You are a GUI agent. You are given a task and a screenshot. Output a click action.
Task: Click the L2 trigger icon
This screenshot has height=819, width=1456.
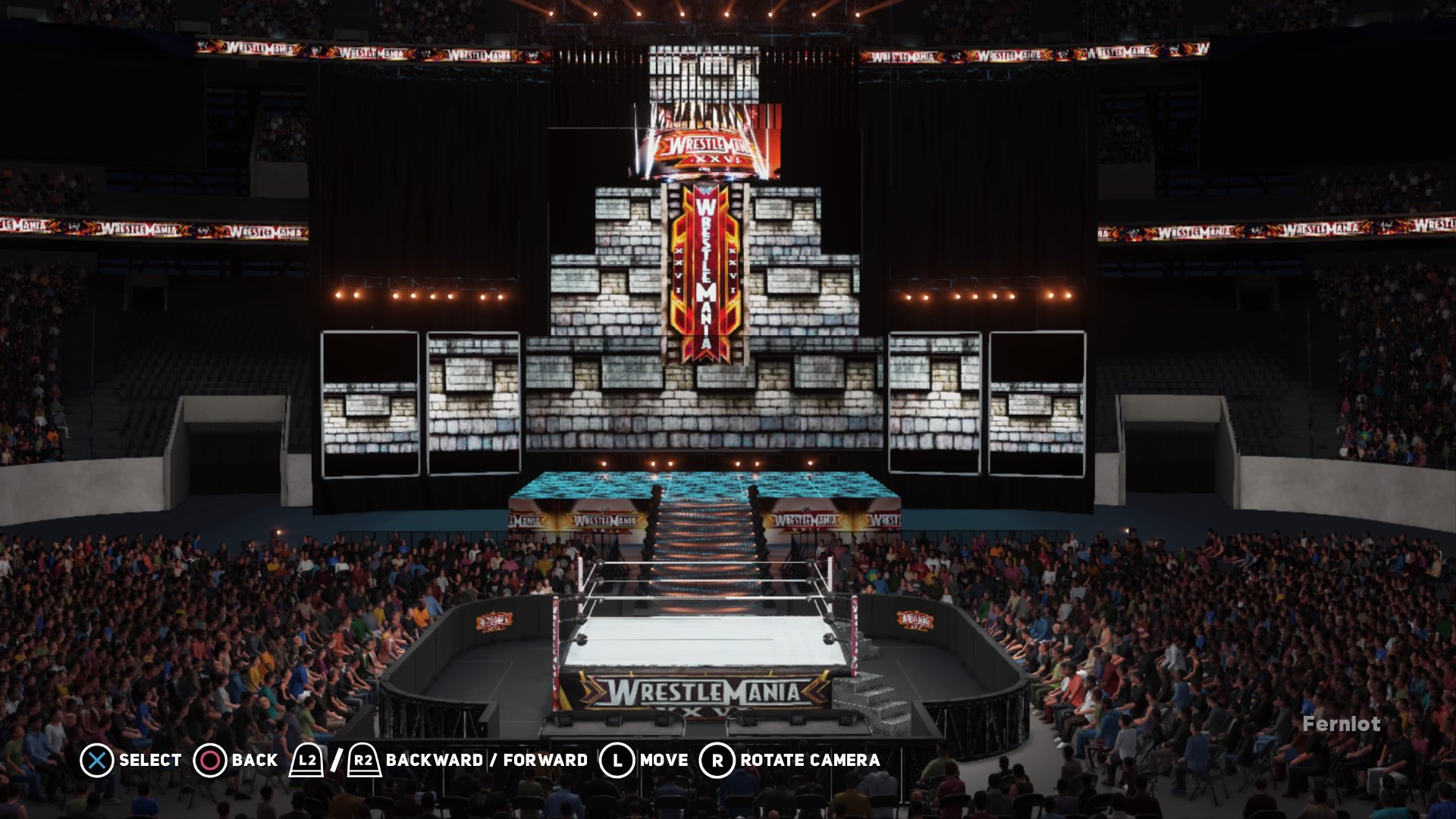tap(306, 759)
